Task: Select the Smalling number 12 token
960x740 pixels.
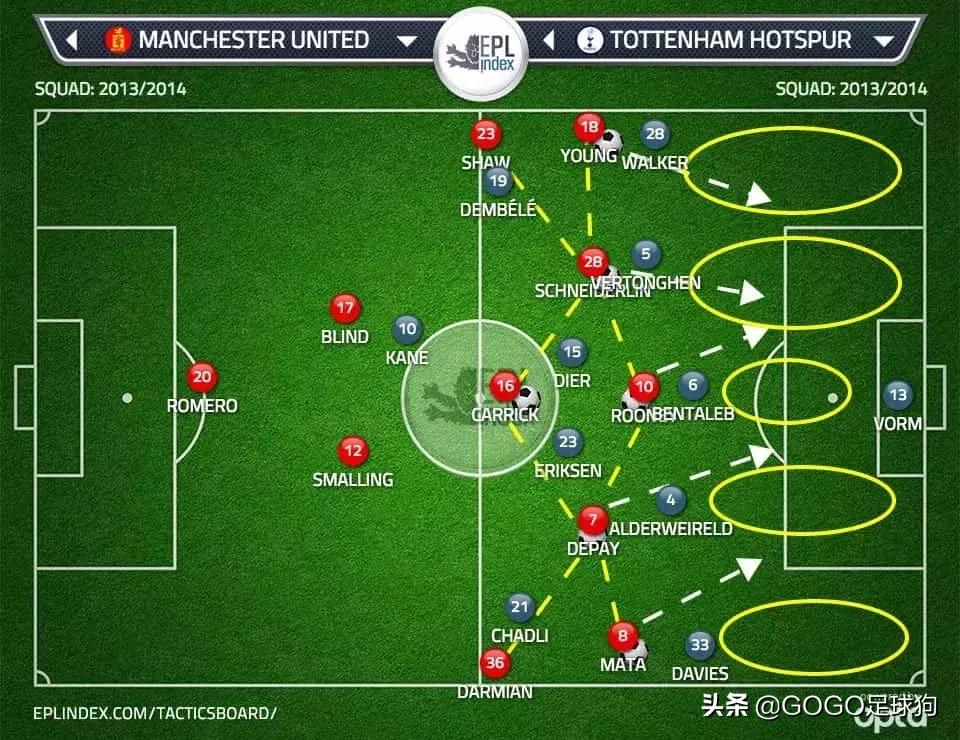Action: [x=352, y=451]
